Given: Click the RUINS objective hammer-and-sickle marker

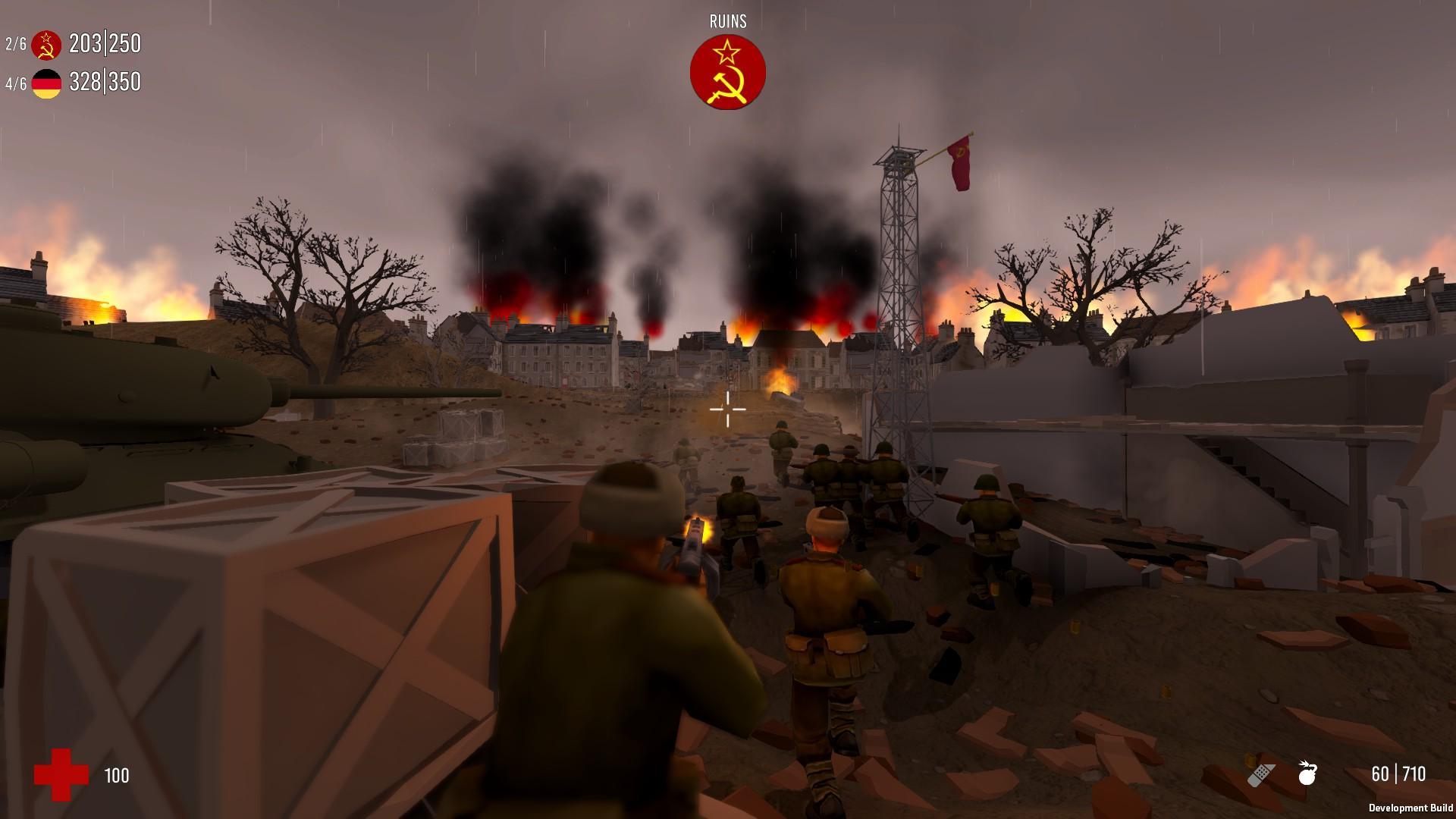Looking at the screenshot, I should click(x=727, y=72).
